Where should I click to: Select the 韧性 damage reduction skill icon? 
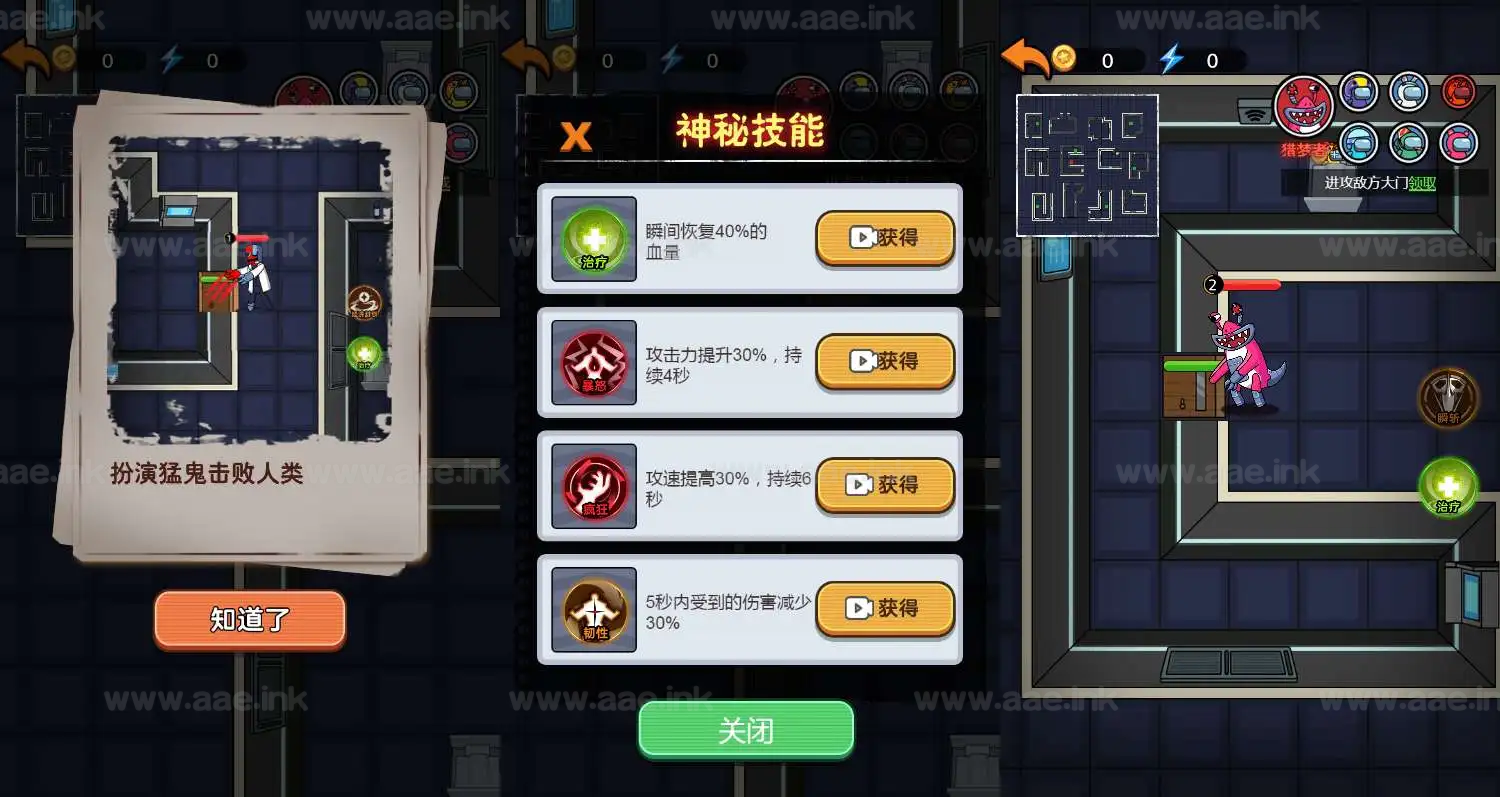point(592,609)
